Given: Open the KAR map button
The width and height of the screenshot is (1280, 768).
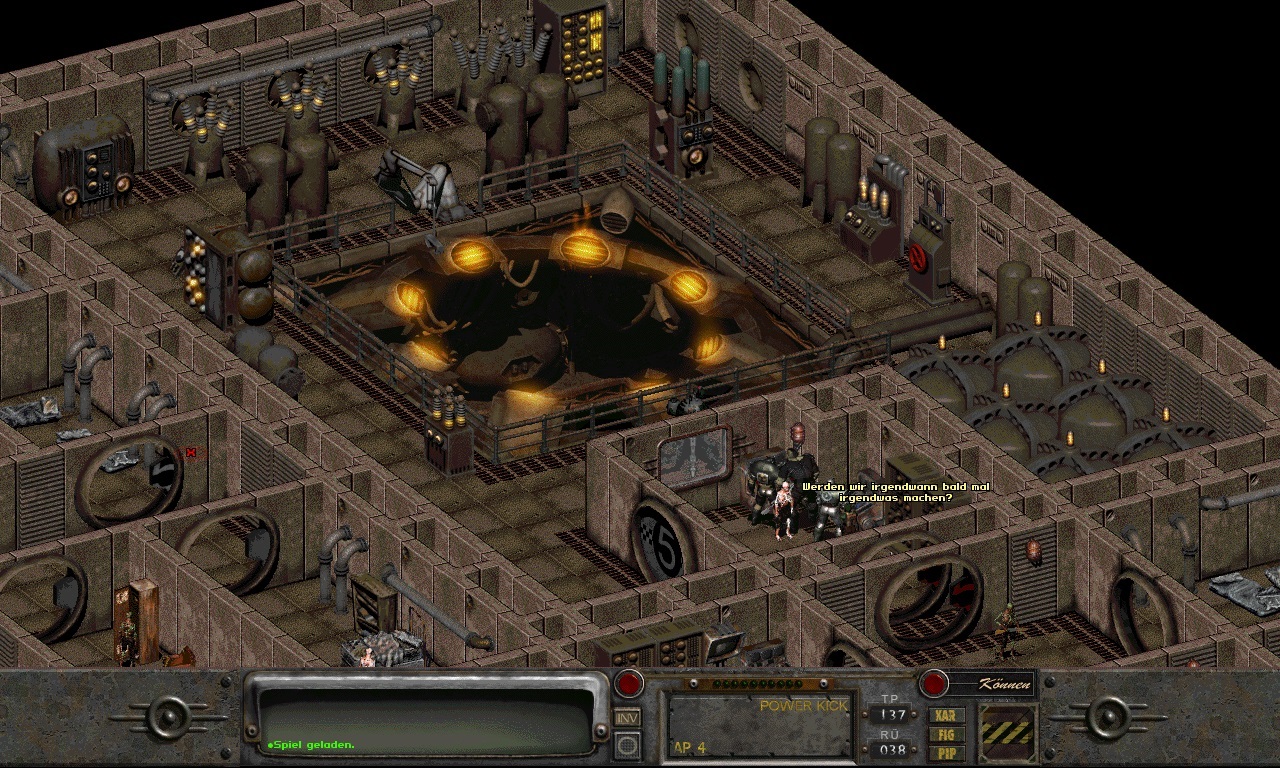Looking at the screenshot, I should click(946, 715).
